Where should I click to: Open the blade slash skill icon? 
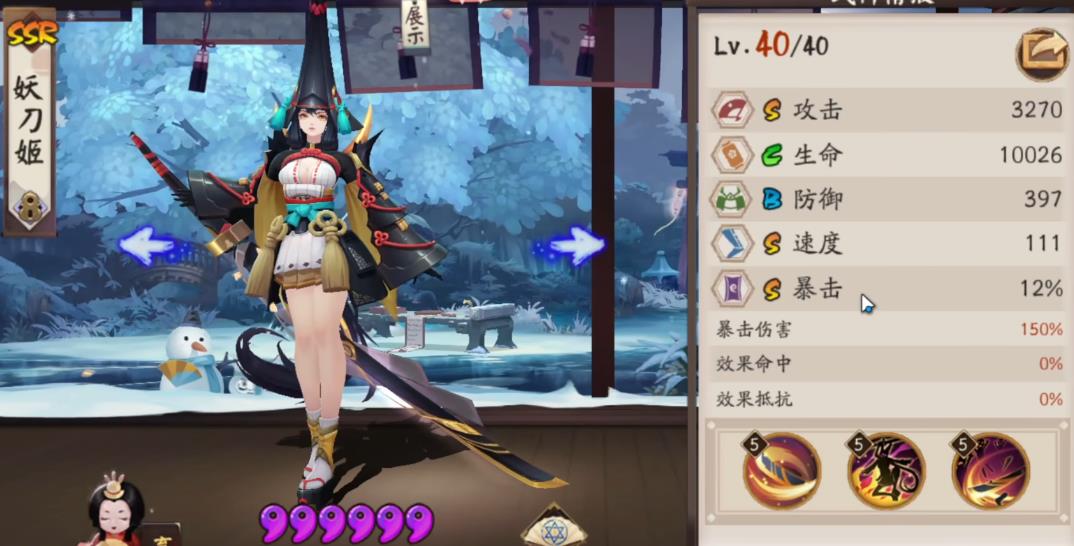click(782, 471)
